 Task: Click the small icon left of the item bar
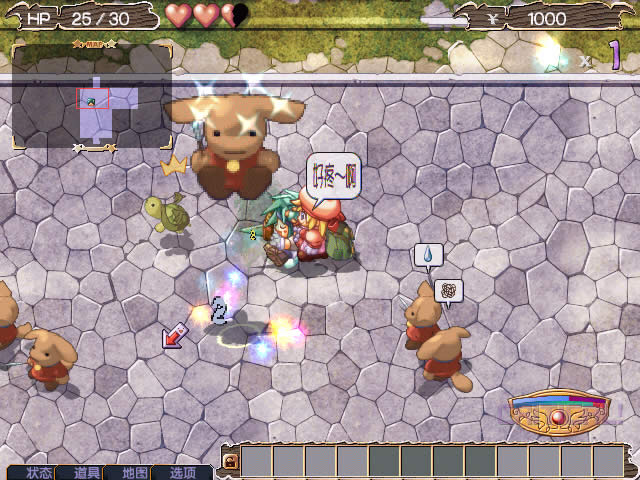230,462
